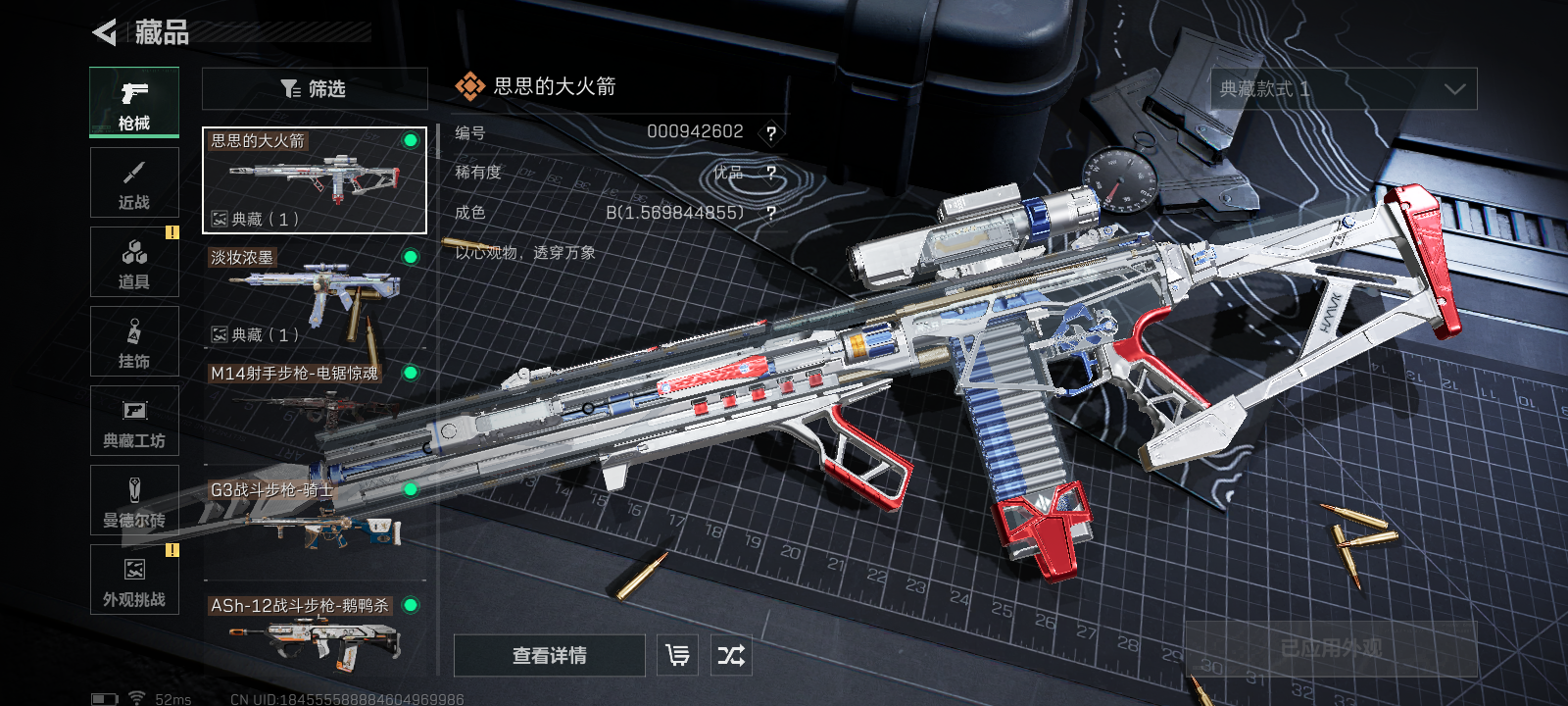Viewport: 1568px width, 706px height.
Task: Switch to the 枪械 category tab
Action: pyautogui.click(x=134, y=102)
